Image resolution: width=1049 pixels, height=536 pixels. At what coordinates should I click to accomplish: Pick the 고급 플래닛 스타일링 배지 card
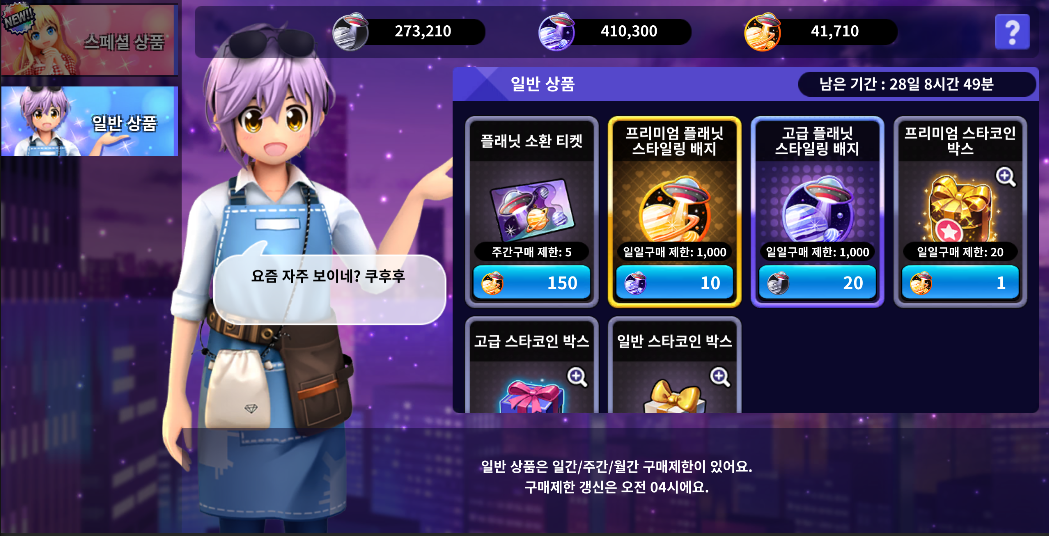[817, 200]
